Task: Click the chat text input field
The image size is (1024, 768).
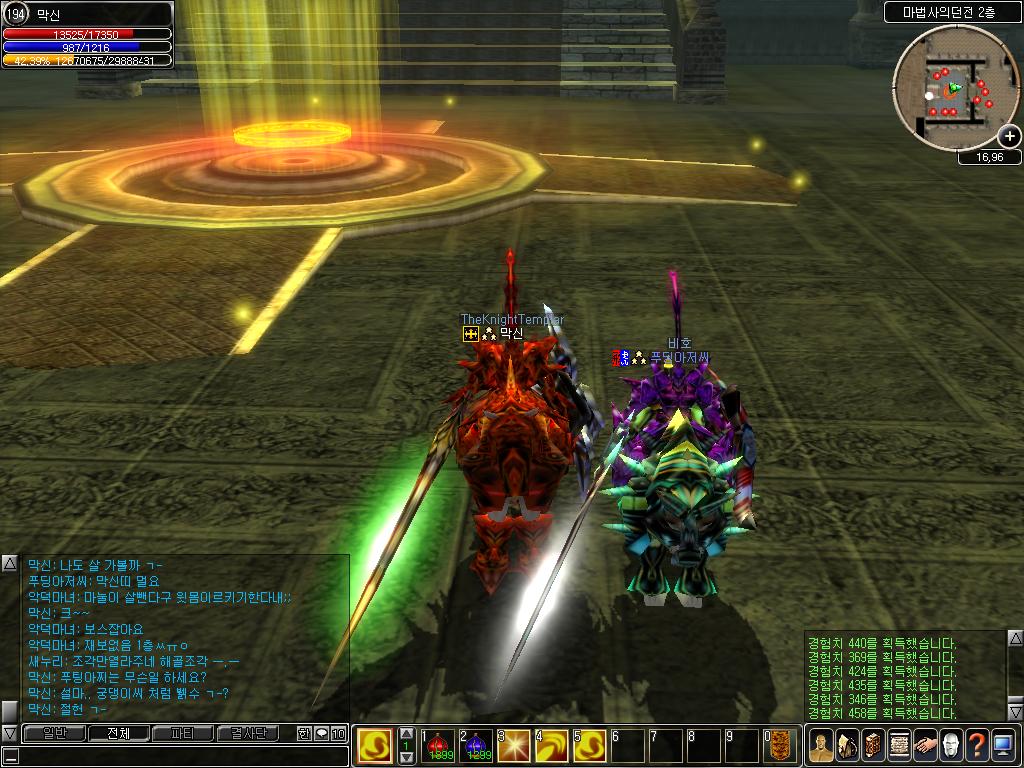Action: click(180, 756)
